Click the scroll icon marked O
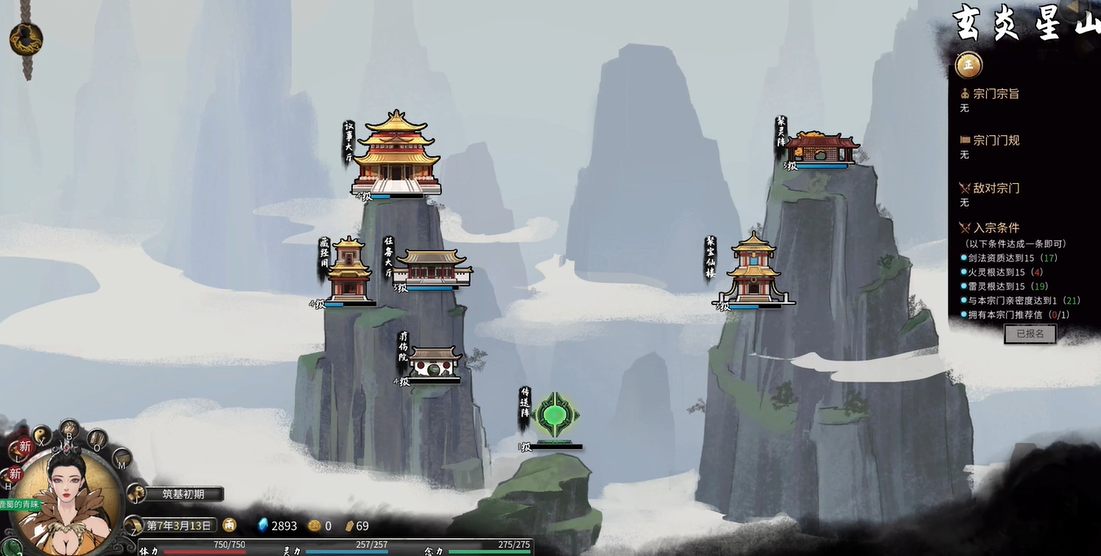Image resolution: width=1101 pixels, height=556 pixels. pyautogui.click(x=97, y=439)
